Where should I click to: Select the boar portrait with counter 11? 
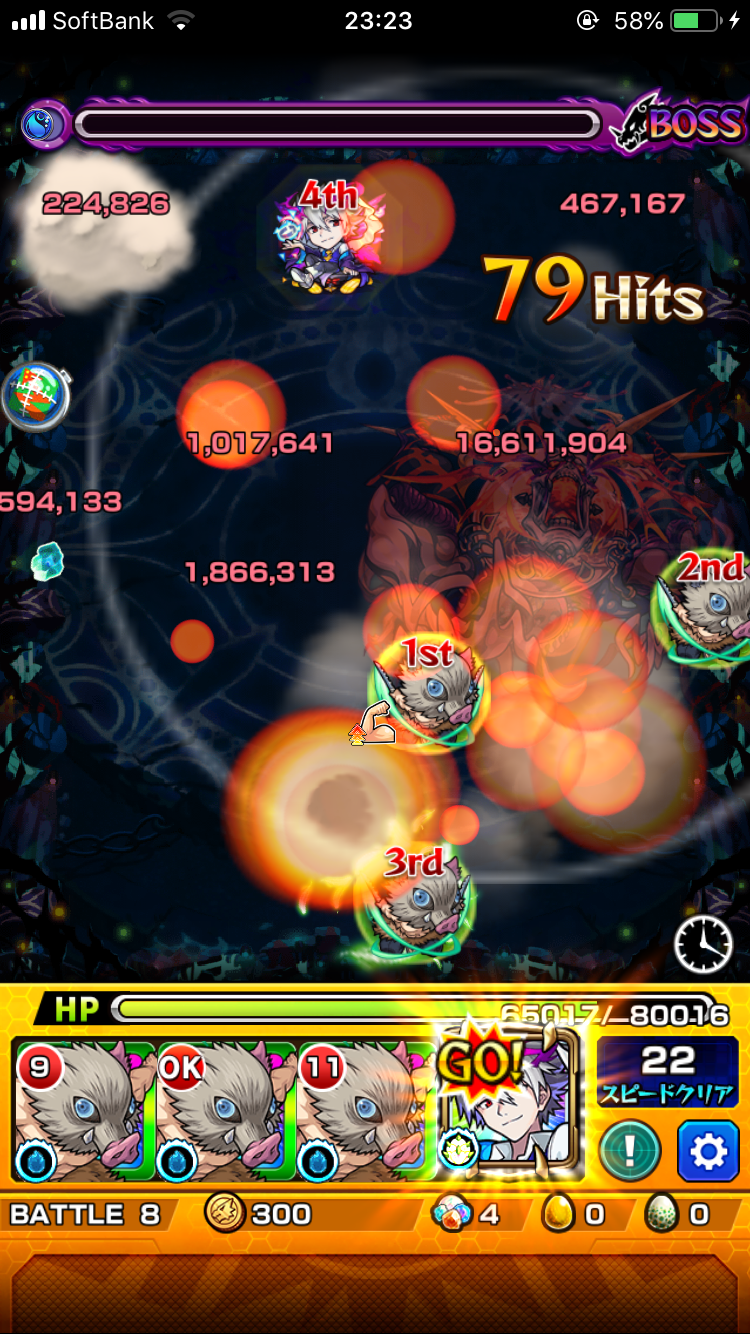pyautogui.click(x=366, y=1112)
